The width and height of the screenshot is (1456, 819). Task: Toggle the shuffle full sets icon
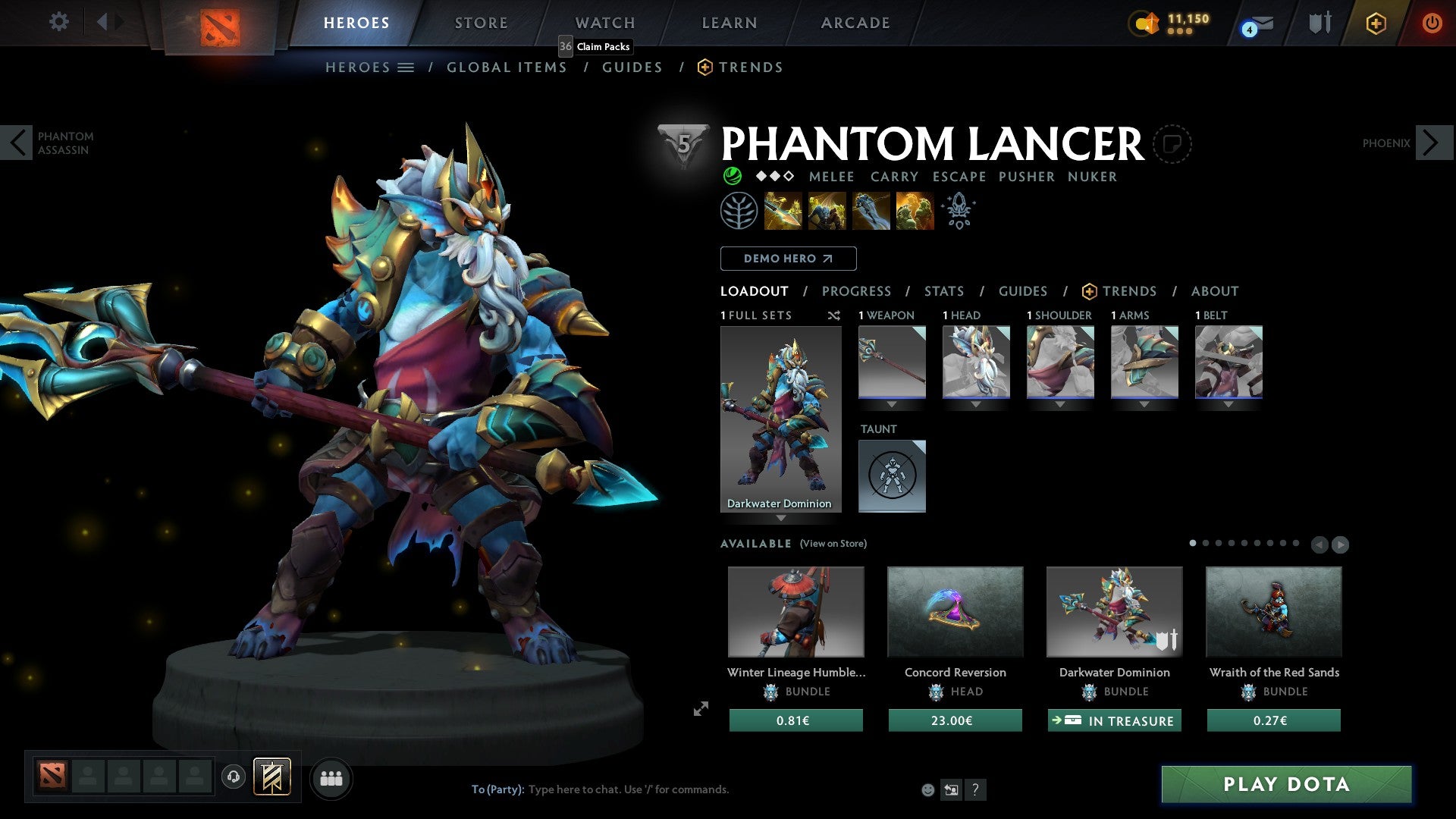click(x=833, y=315)
